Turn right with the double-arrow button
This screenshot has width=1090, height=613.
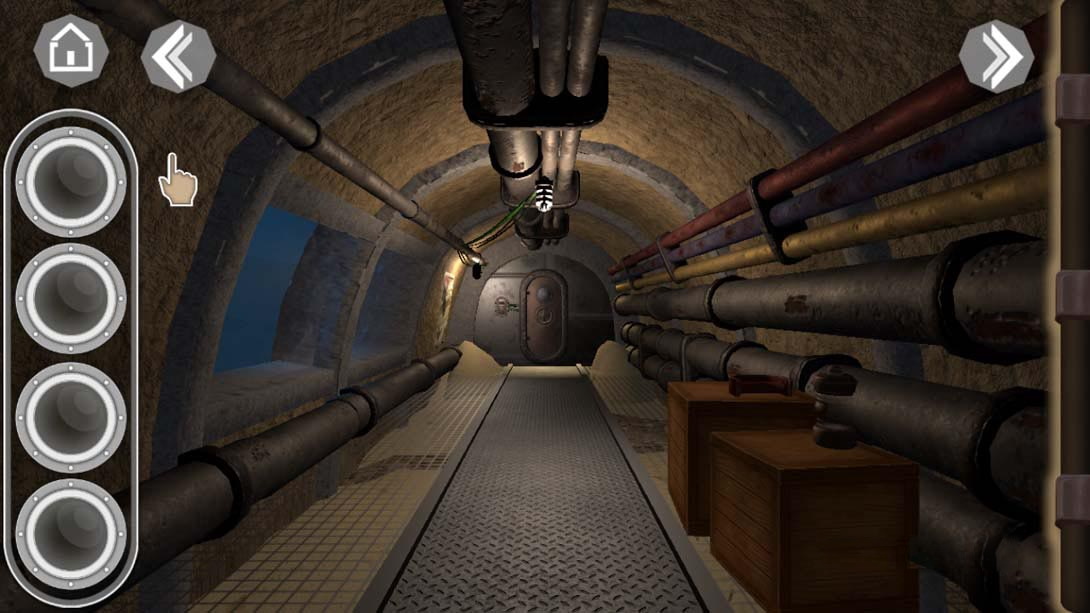point(996,57)
